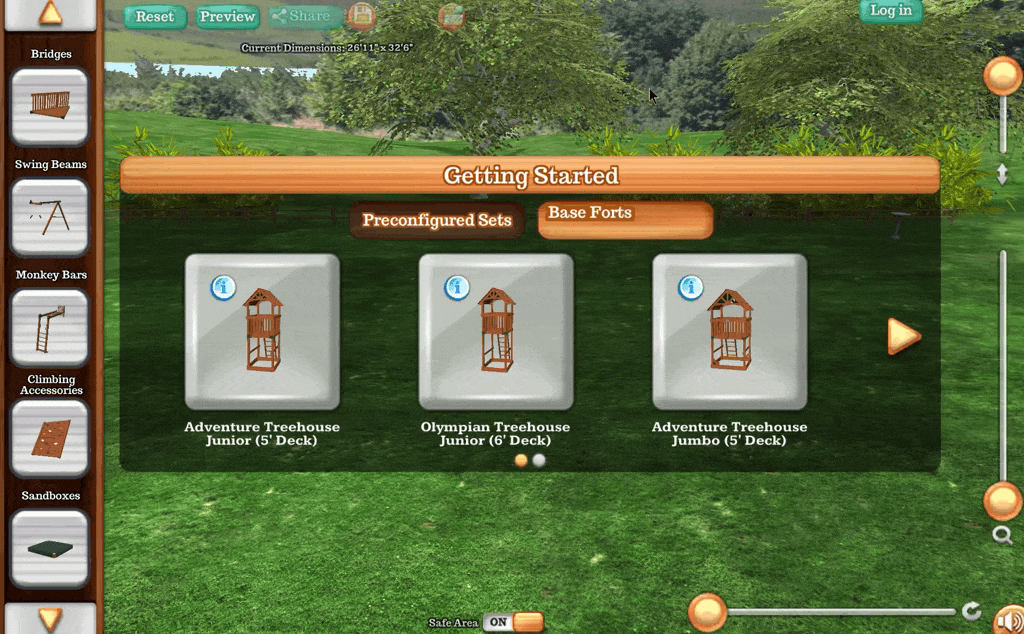Open the Preview view
The height and width of the screenshot is (634, 1024).
click(227, 16)
